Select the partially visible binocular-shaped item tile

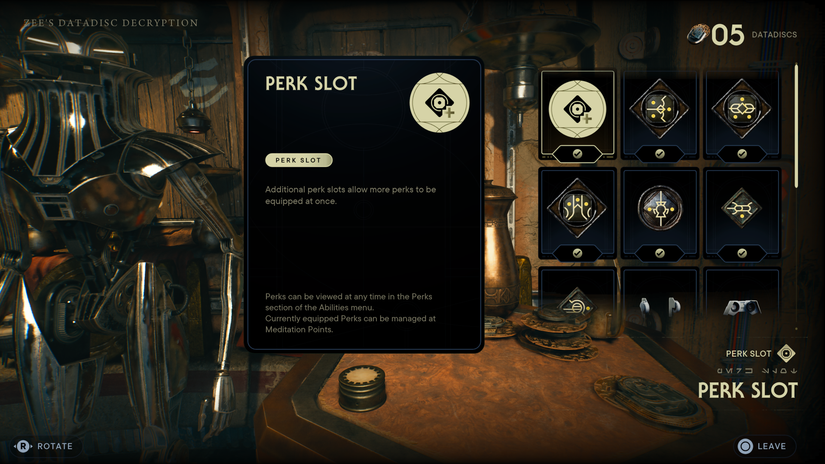[742, 295]
